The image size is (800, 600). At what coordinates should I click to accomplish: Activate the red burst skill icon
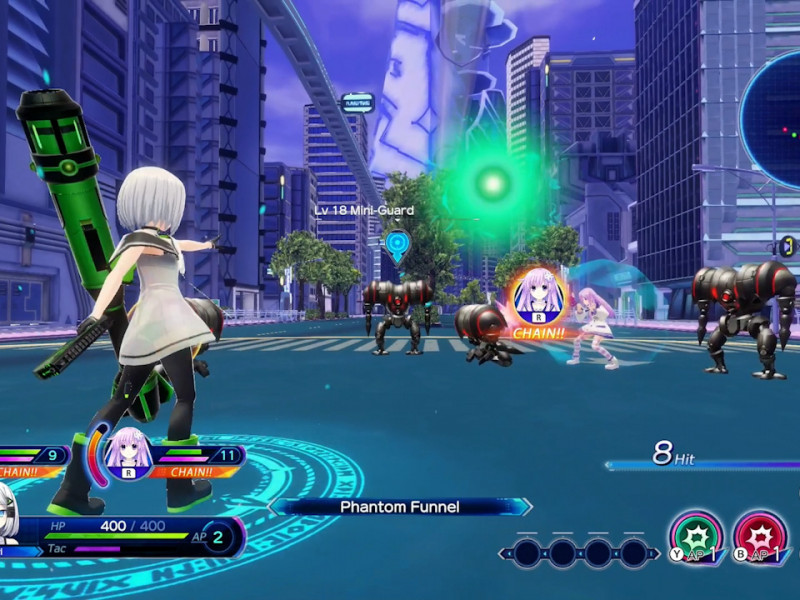pos(759,535)
